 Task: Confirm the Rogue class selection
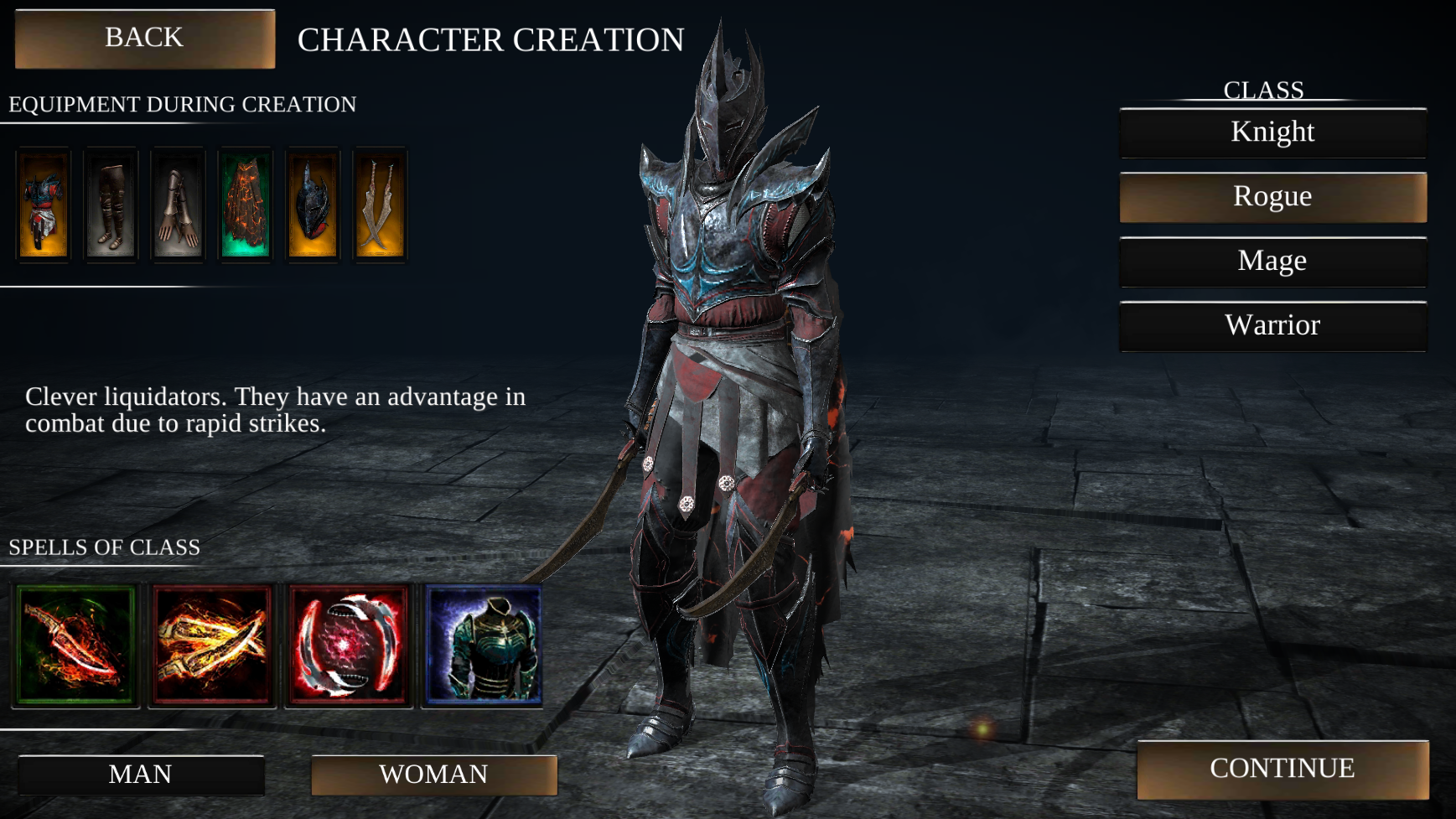(x=1272, y=197)
